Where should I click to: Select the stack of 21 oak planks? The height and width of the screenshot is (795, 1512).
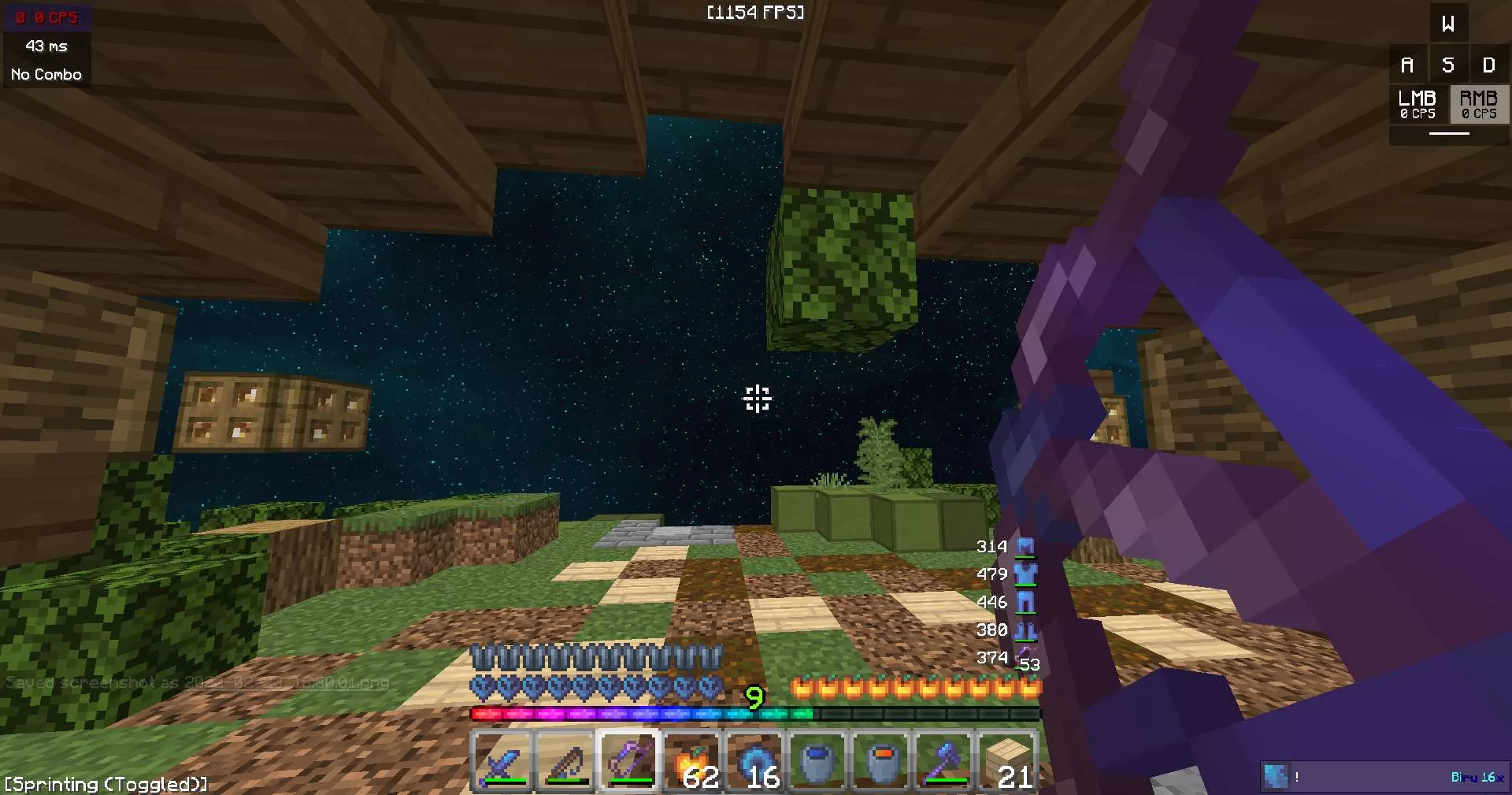tap(1008, 759)
